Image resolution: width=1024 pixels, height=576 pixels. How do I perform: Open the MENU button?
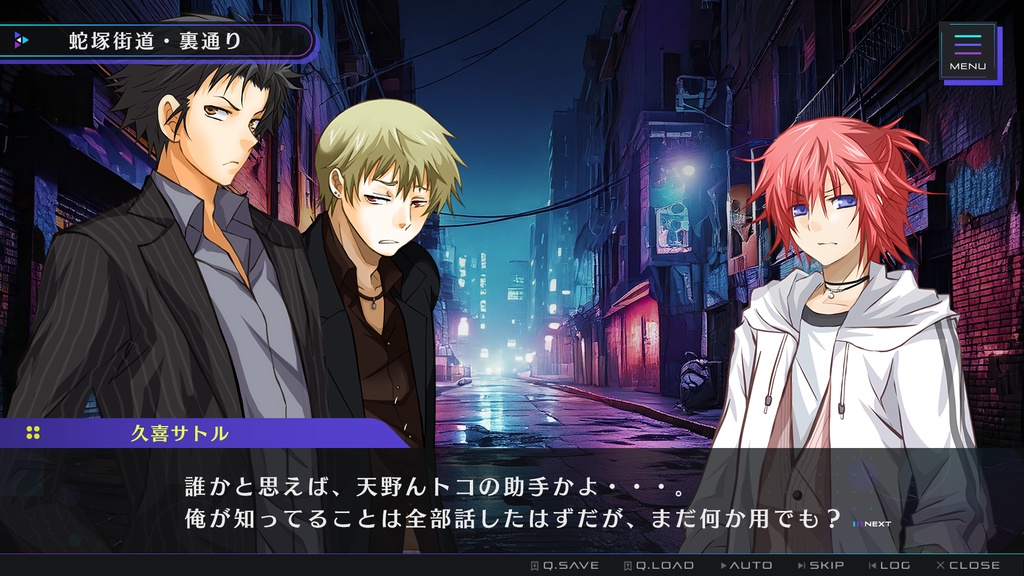coord(967,50)
